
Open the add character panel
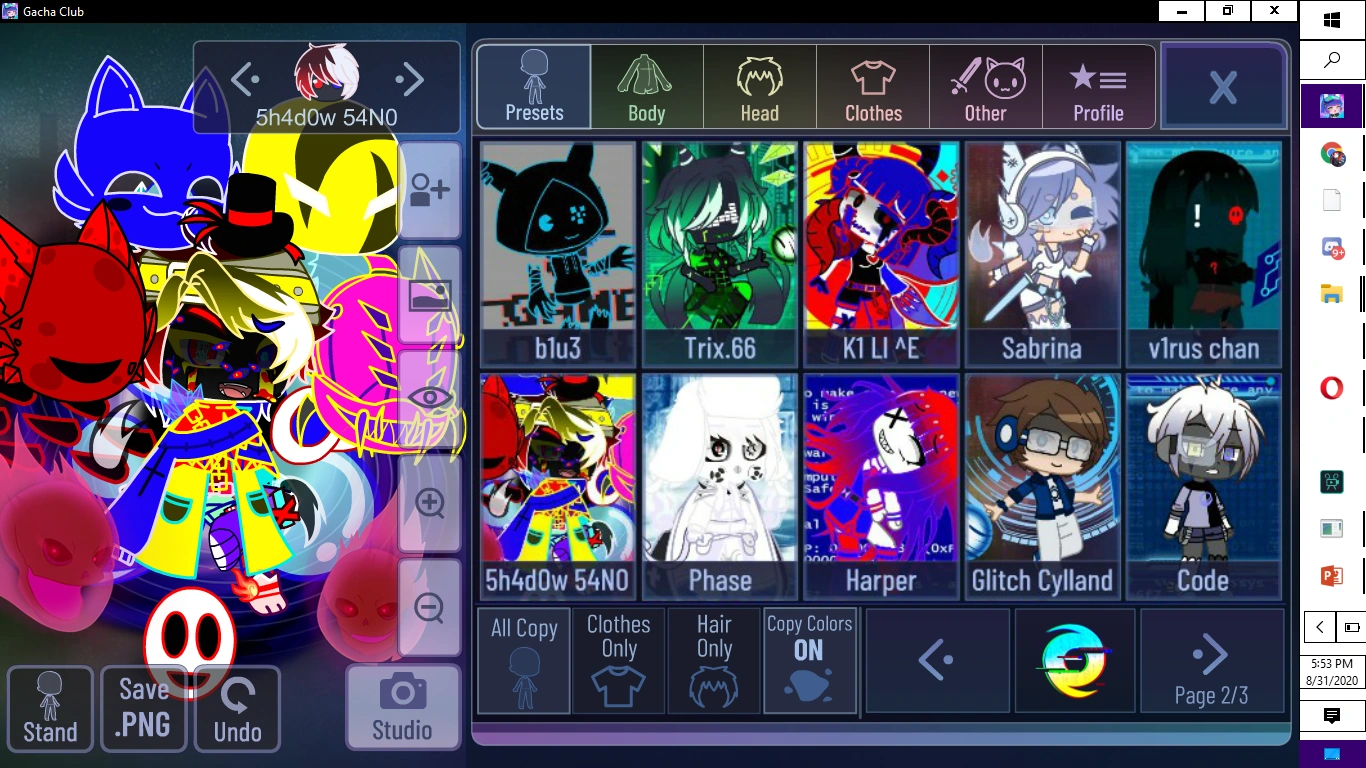(429, 189)
